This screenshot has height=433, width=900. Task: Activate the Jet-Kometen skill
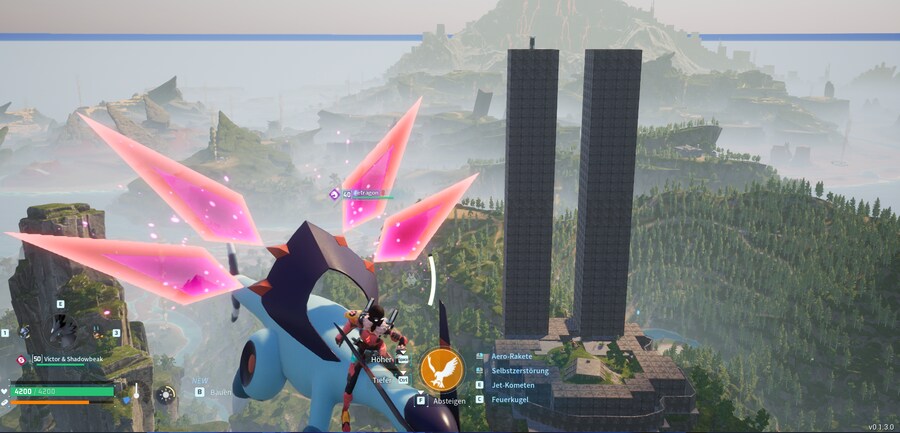point(513,385)
